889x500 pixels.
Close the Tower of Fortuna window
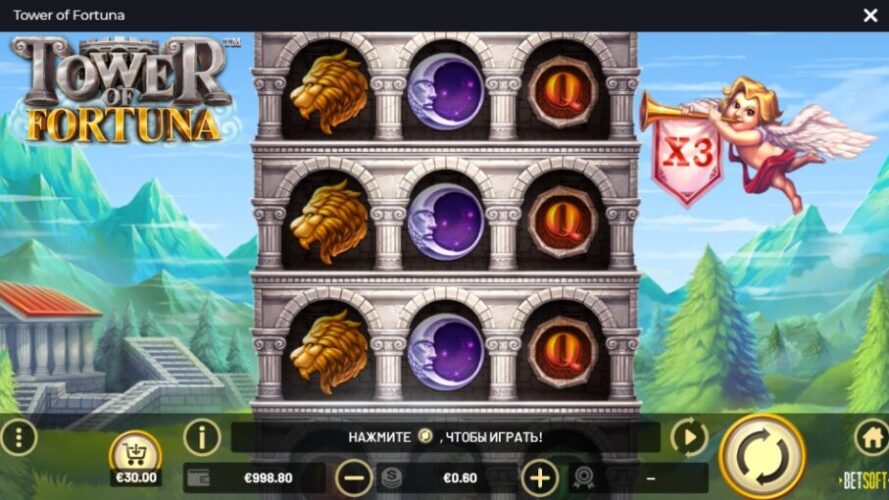point(870,15)
